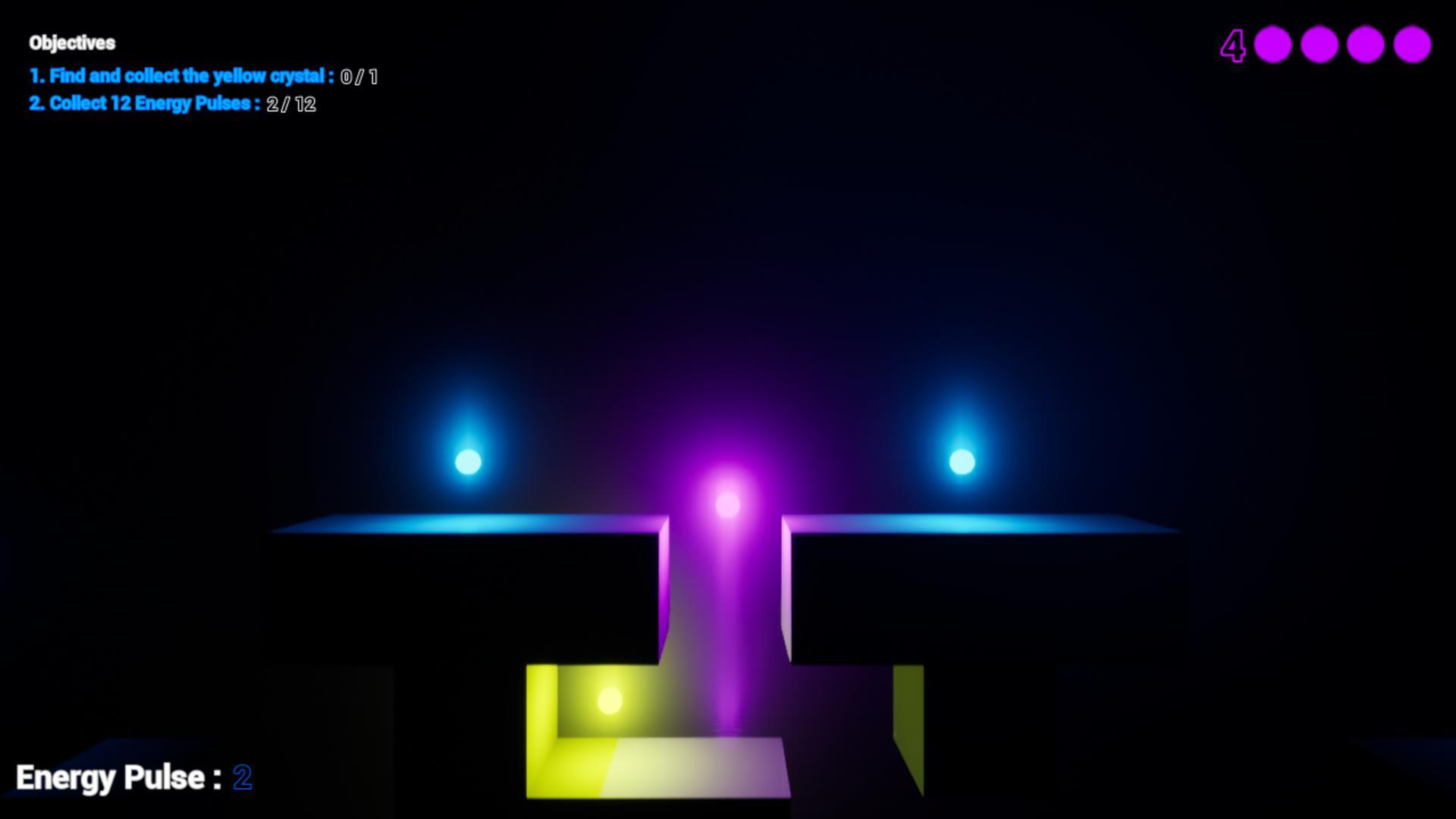Click the '2 / 12' progress counter
Screen dimensions: 1456x819
pyautogui.click(x=291, y=105)
